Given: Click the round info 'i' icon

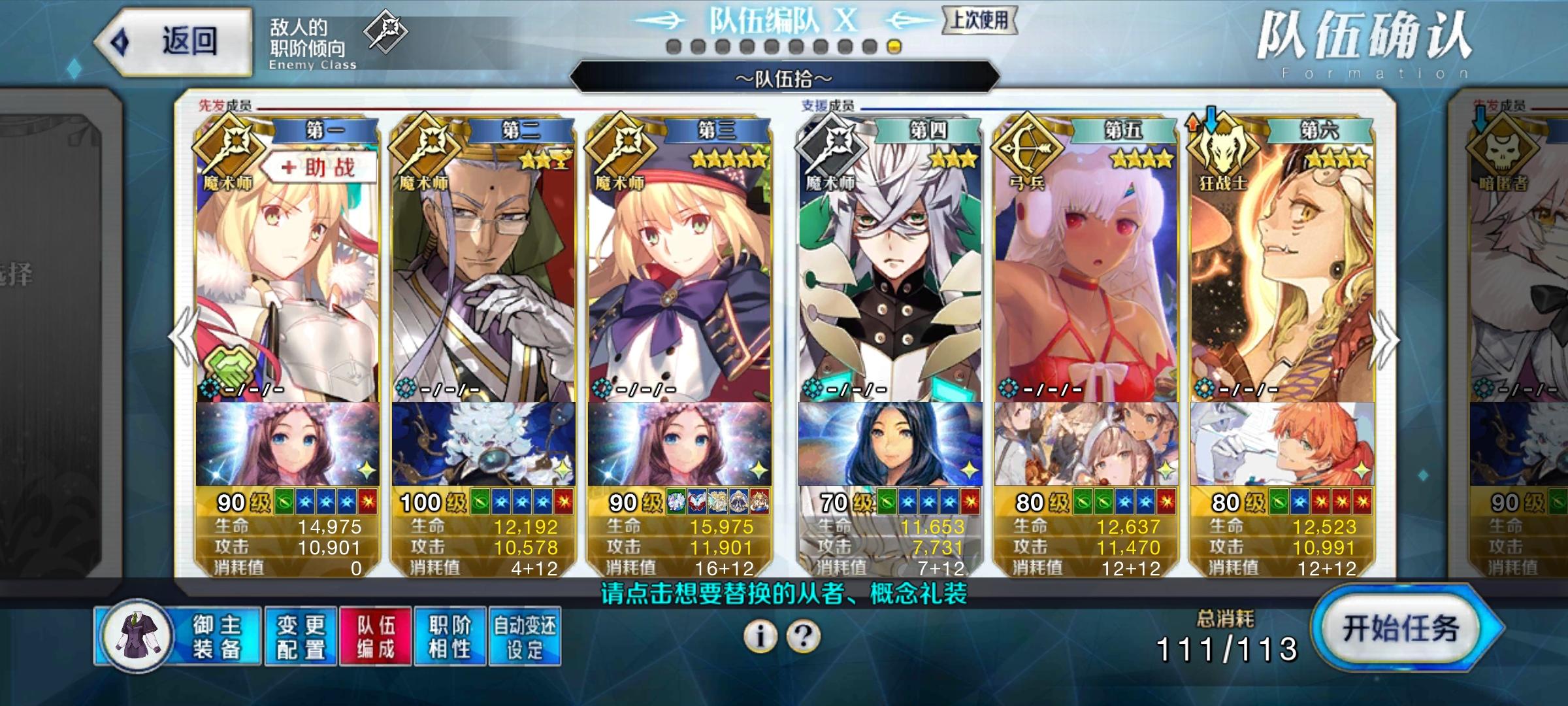Looking at the screenshot, I should click(x=760, y=635).
